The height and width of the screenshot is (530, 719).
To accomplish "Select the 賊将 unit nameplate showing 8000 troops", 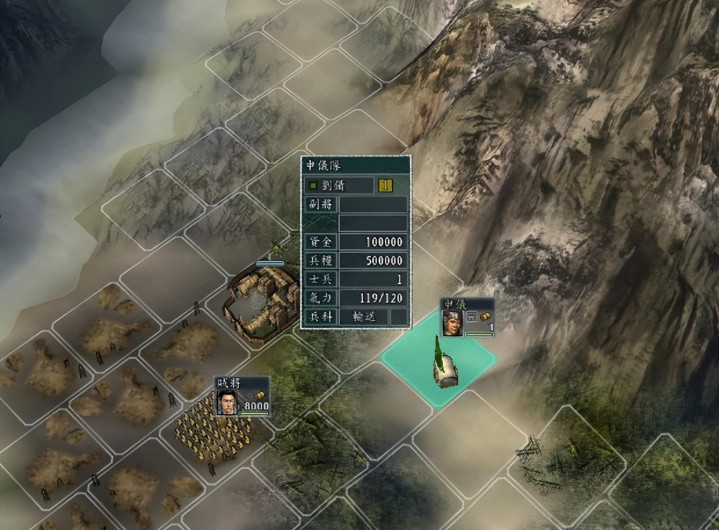I will click(x=242, y=396).
